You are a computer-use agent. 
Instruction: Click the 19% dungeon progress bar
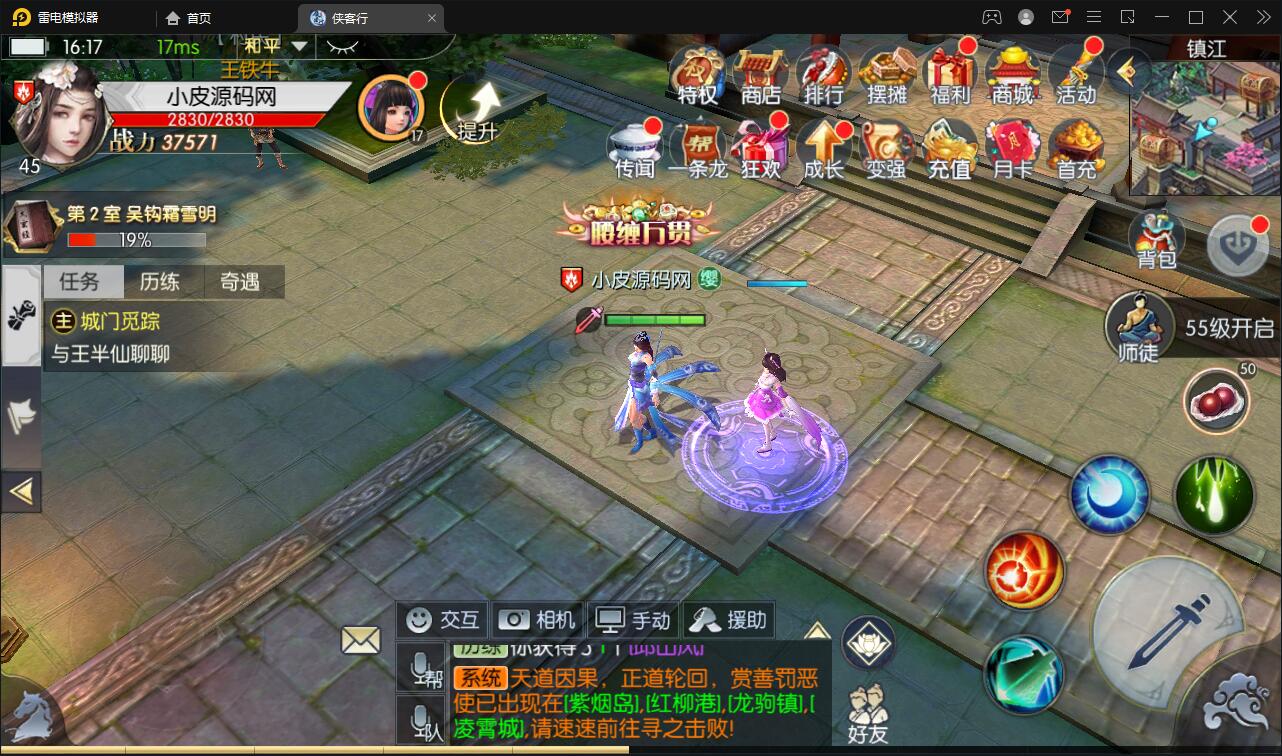click(135, 240)
